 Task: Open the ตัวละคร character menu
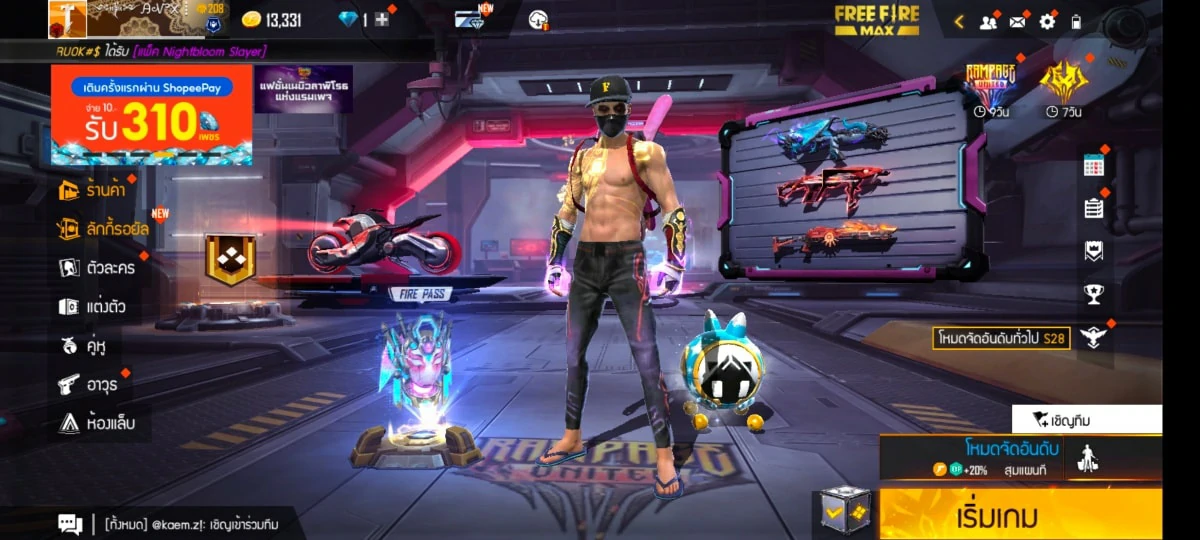click(98, 268)
